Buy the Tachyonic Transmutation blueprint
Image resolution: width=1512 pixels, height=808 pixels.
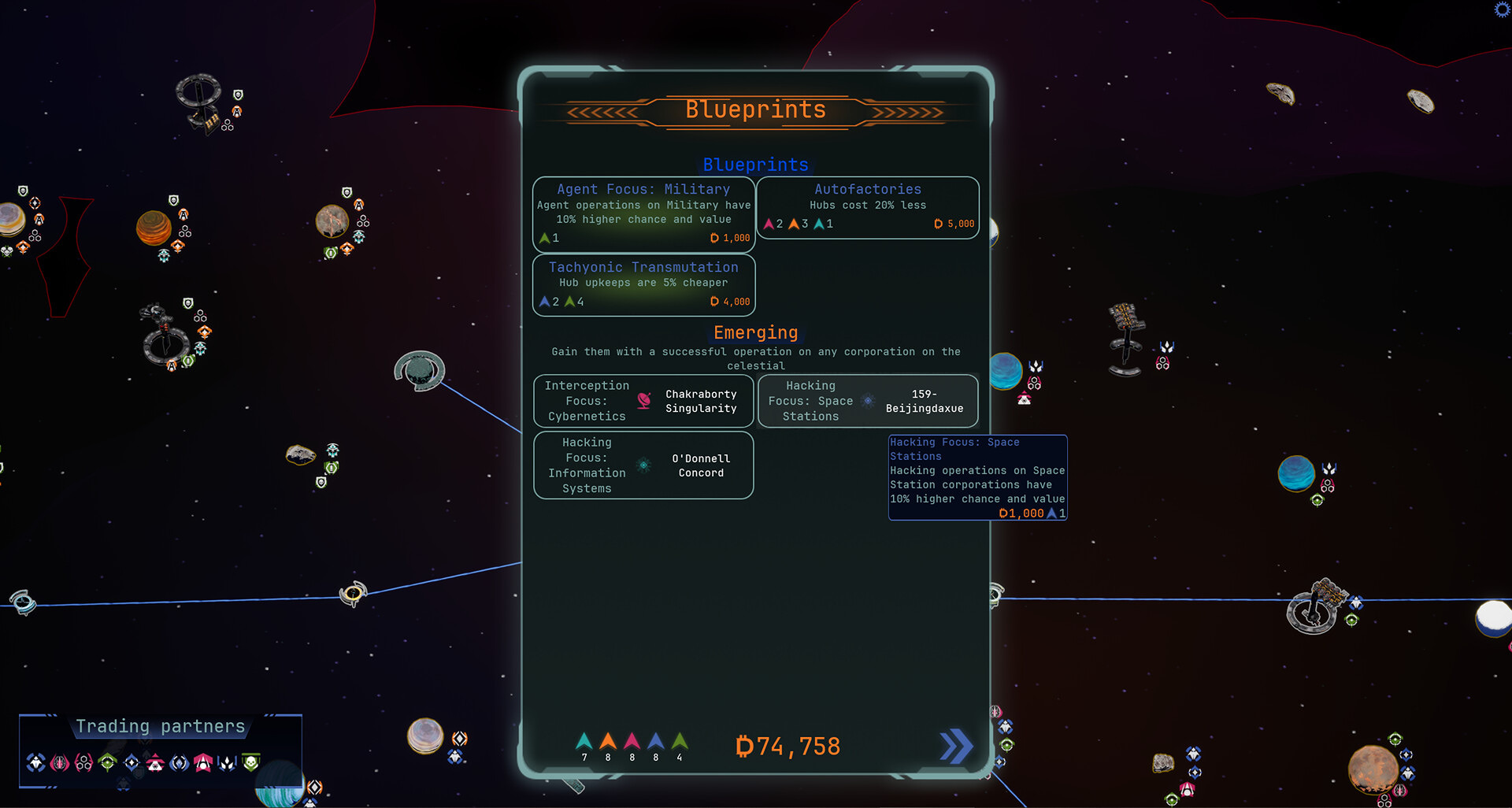pos(643,284)
